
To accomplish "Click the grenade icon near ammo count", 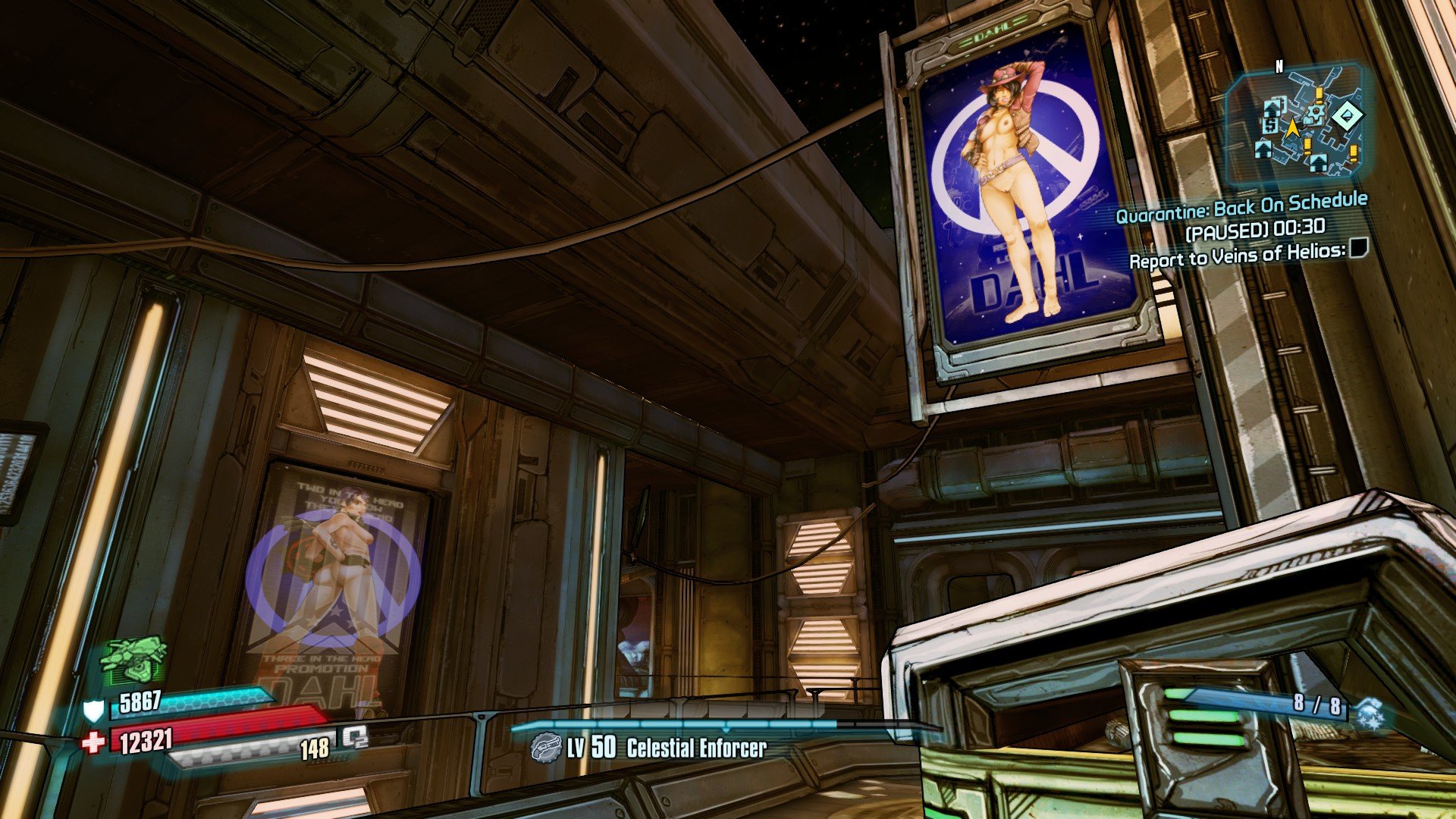I will click(1370, 714).
